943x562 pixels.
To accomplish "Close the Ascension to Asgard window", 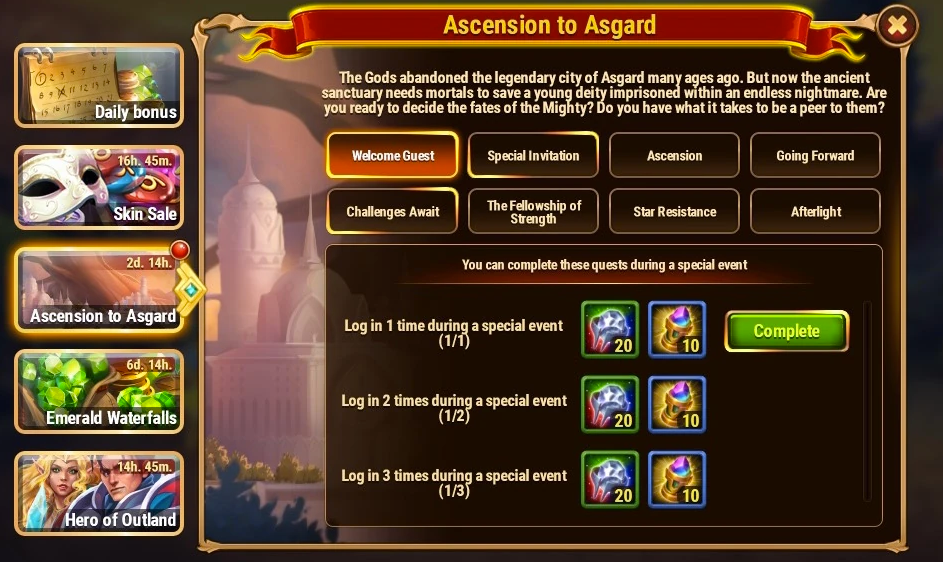I will pos(896,27).
